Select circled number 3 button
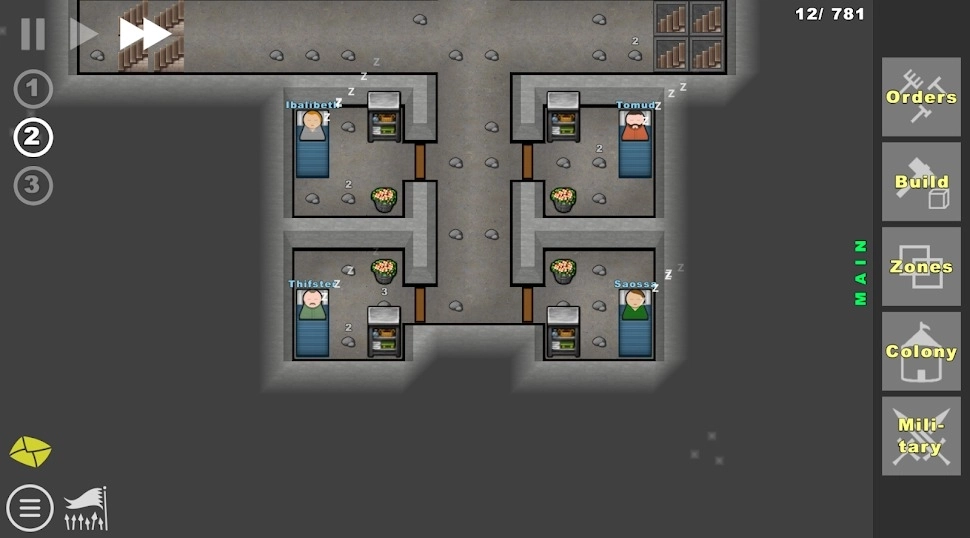The image size is (970, 538). [x=33, y=185]
